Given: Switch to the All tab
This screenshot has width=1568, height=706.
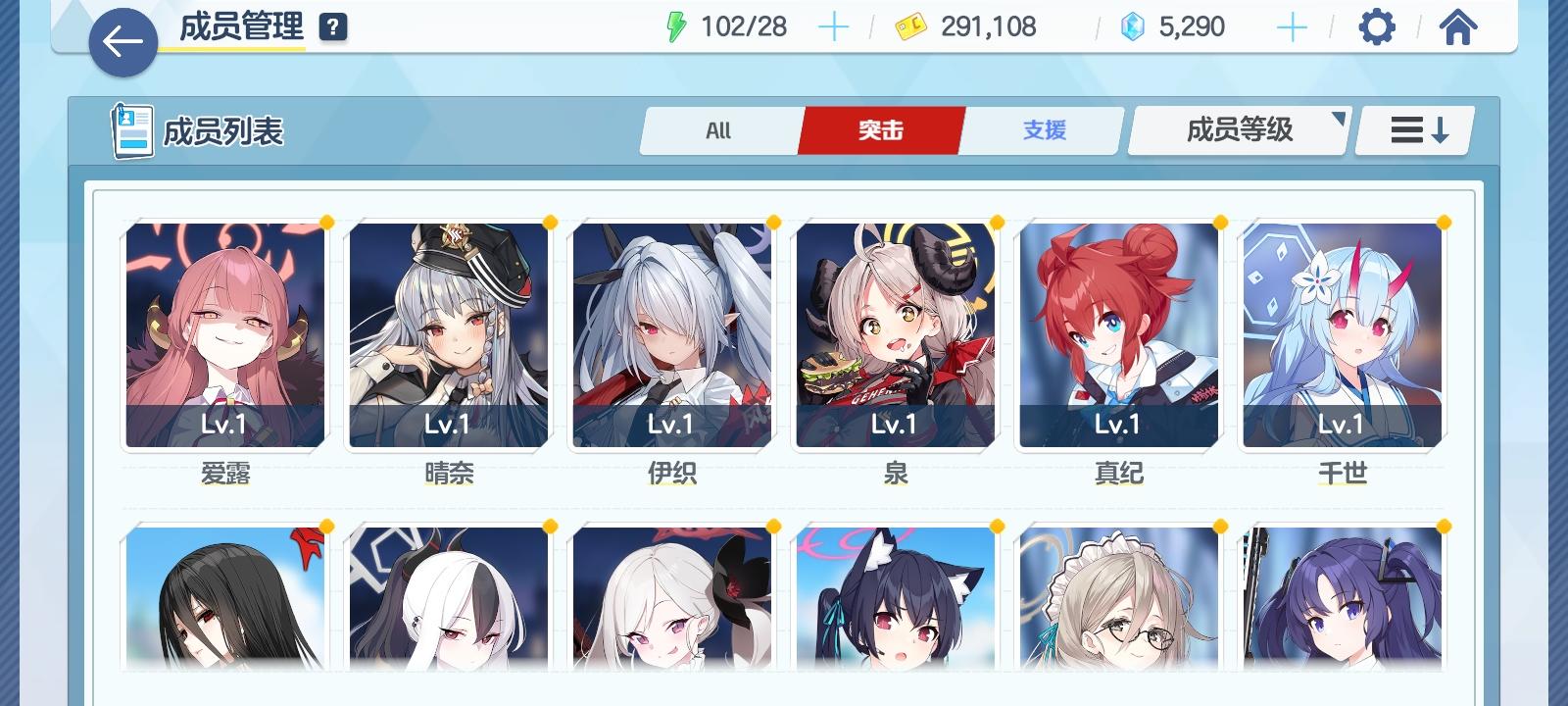Looking at the screenshot, I should 719,129.
